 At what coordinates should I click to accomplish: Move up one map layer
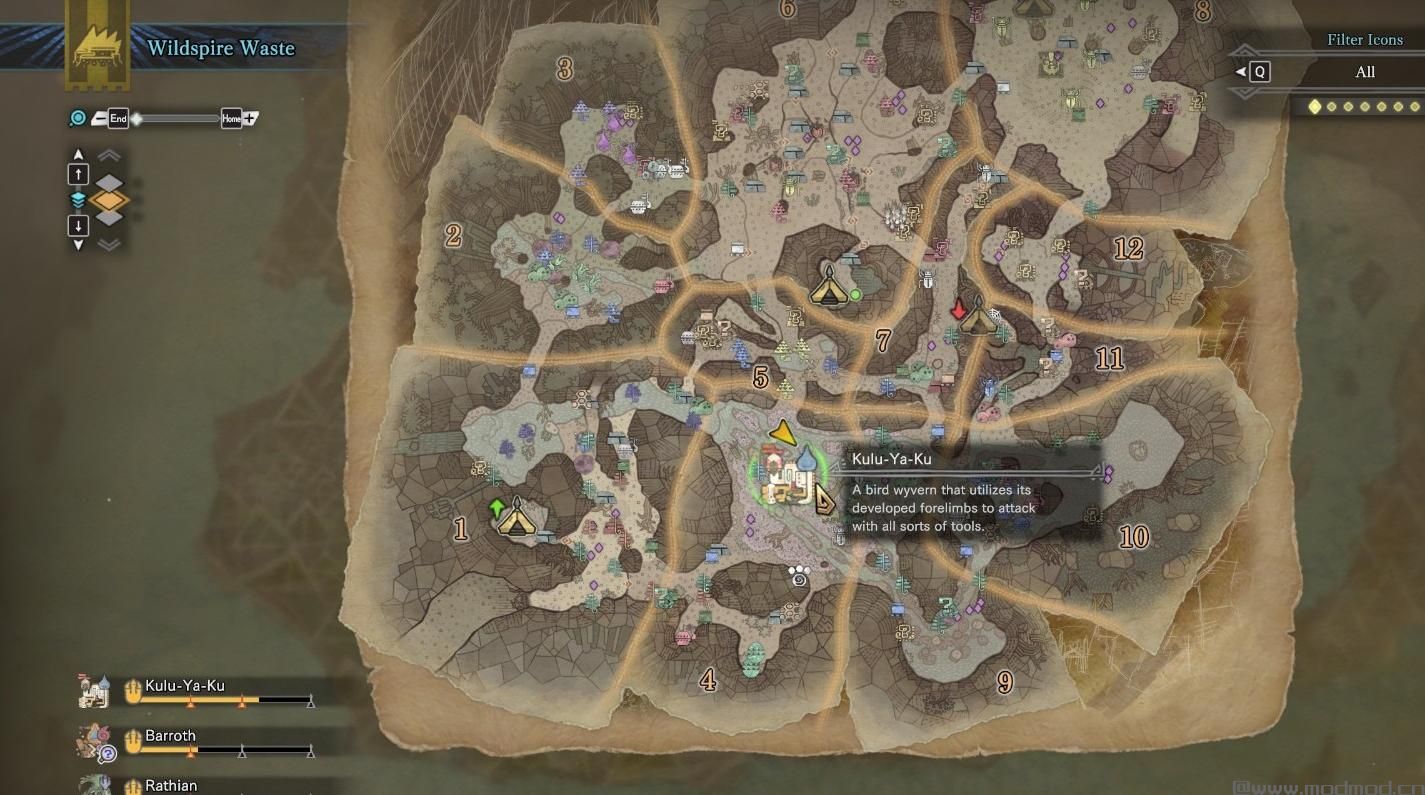pos(78,174)
